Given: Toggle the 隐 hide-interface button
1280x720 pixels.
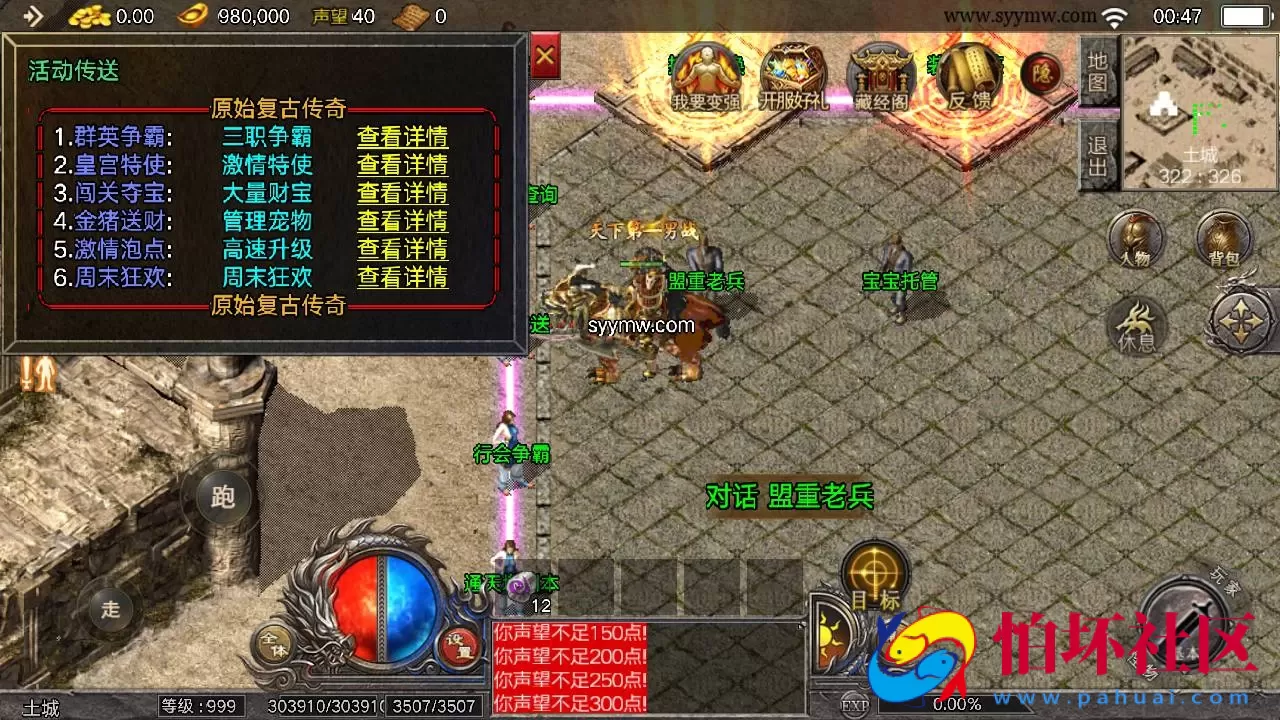Looking at the screenshot, I should pyautogui.click(x=1042, y=74).
